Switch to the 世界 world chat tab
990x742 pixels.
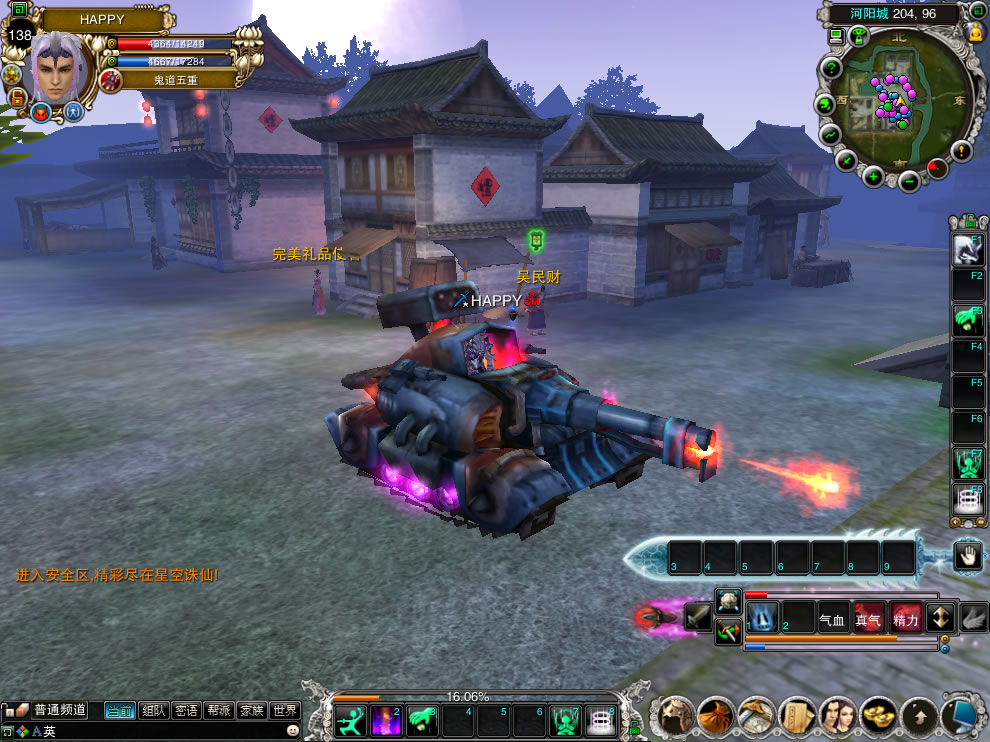click(x=285, y=710)
